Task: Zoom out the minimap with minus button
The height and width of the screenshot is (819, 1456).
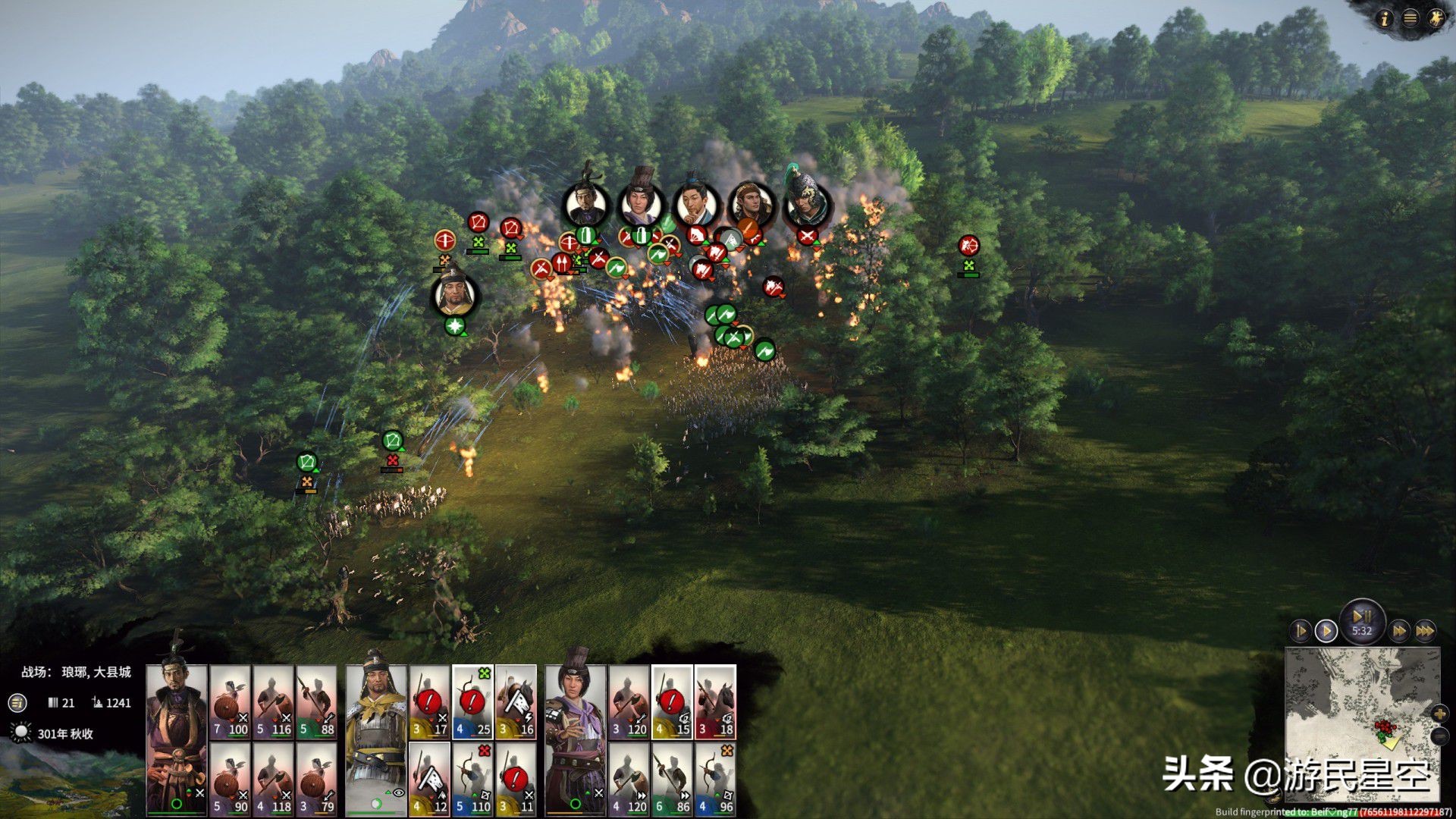Action: tap(1439, 736)
